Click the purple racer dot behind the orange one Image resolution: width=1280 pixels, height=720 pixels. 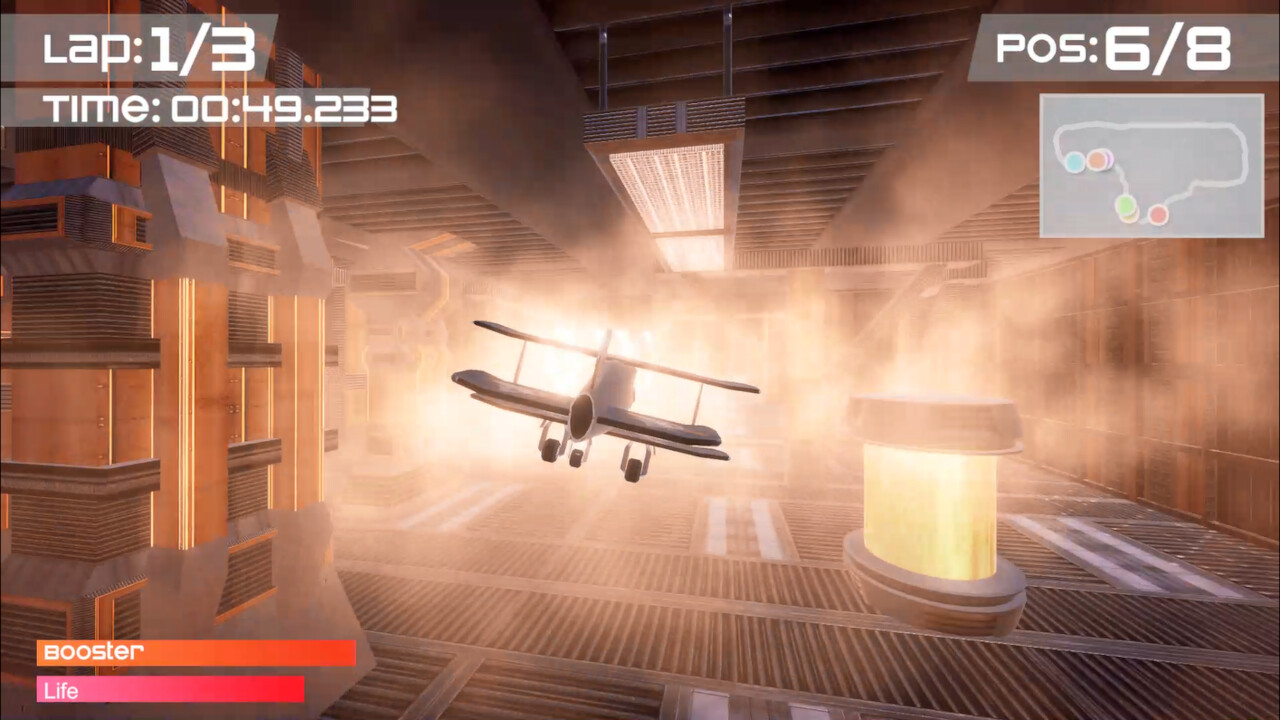[x=1111, y=158]
